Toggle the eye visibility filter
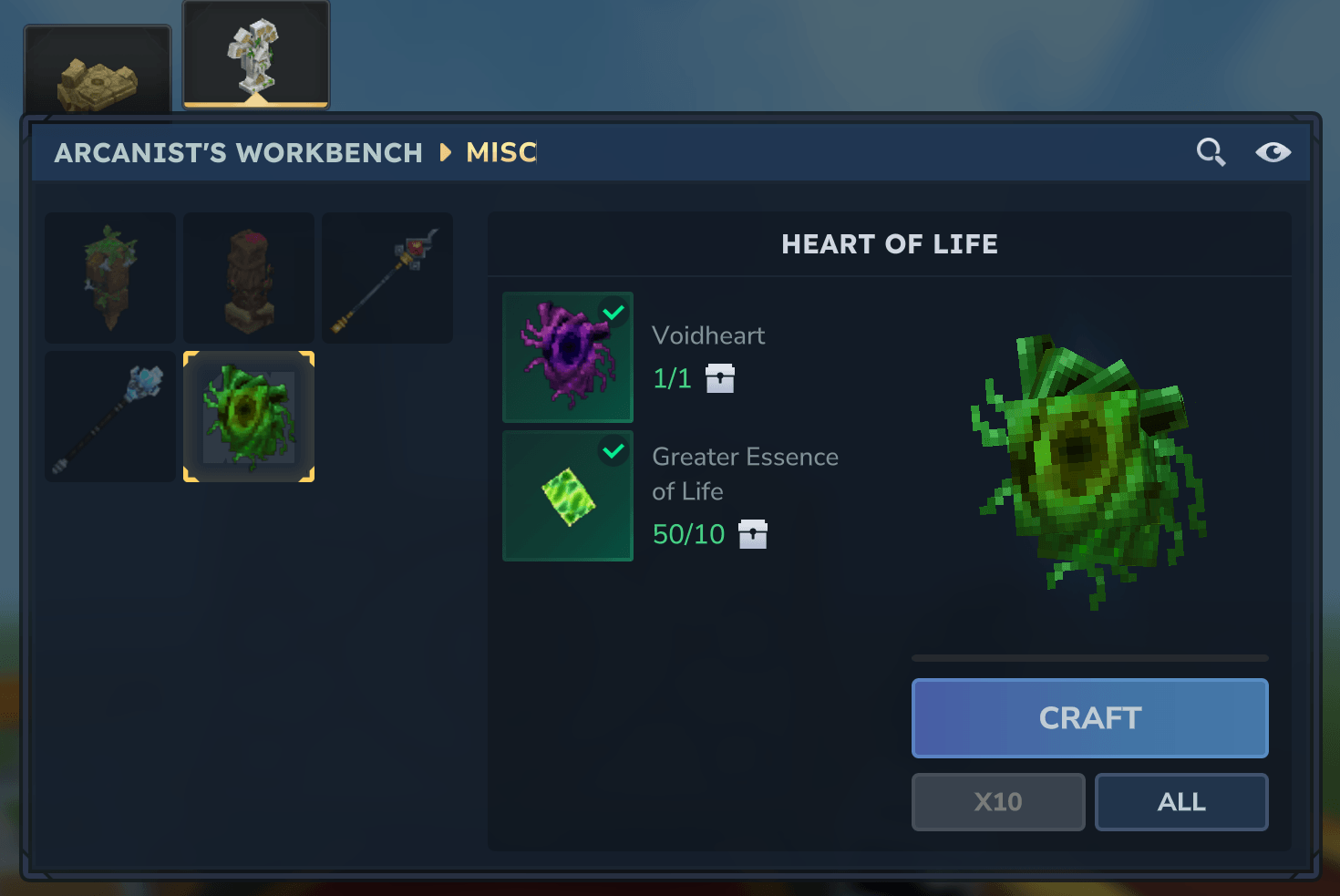 pos(1273,152)
